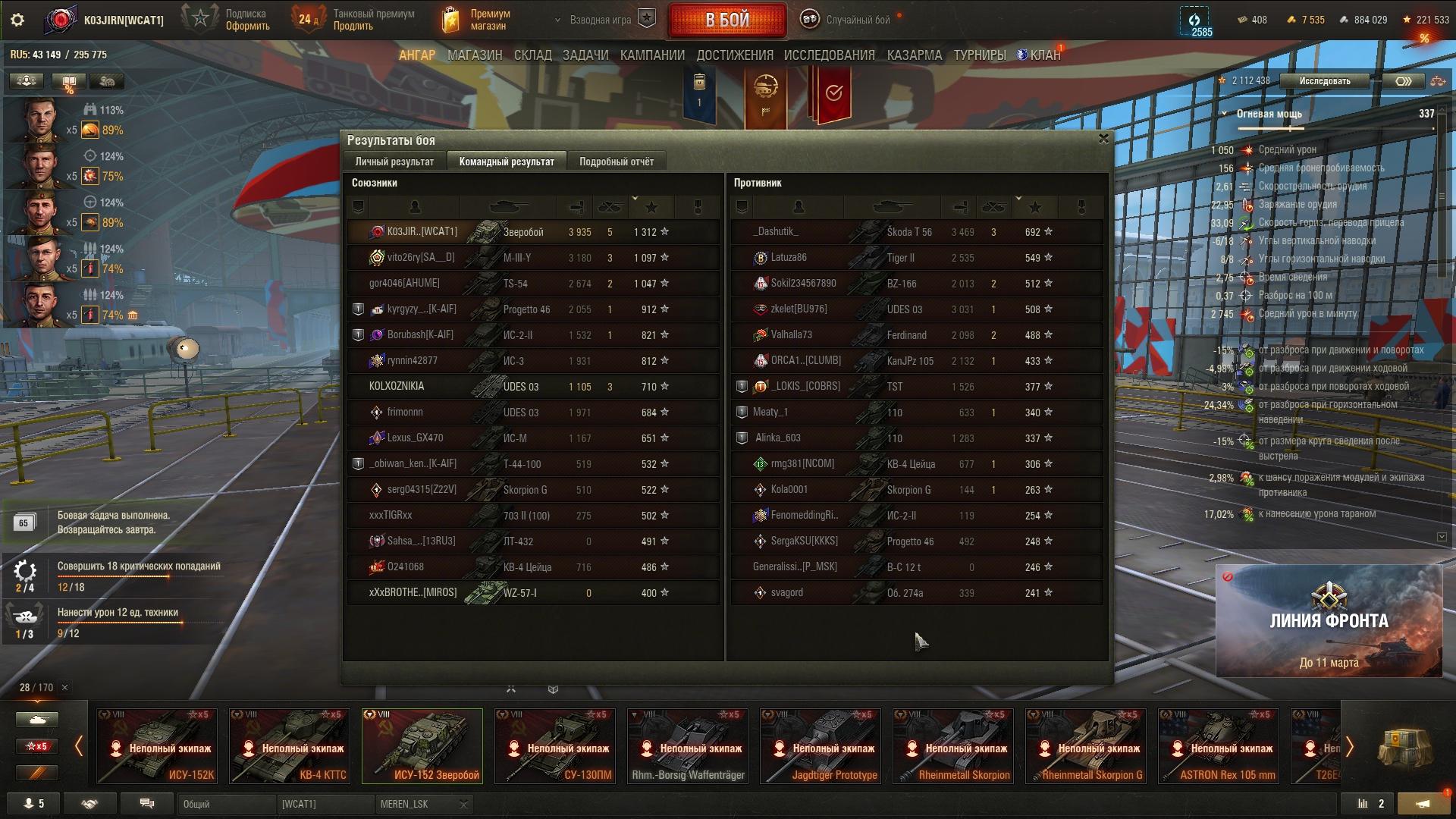Open the settings gear icon
Screen dimensions: 1456x819
tap(17, 20)
